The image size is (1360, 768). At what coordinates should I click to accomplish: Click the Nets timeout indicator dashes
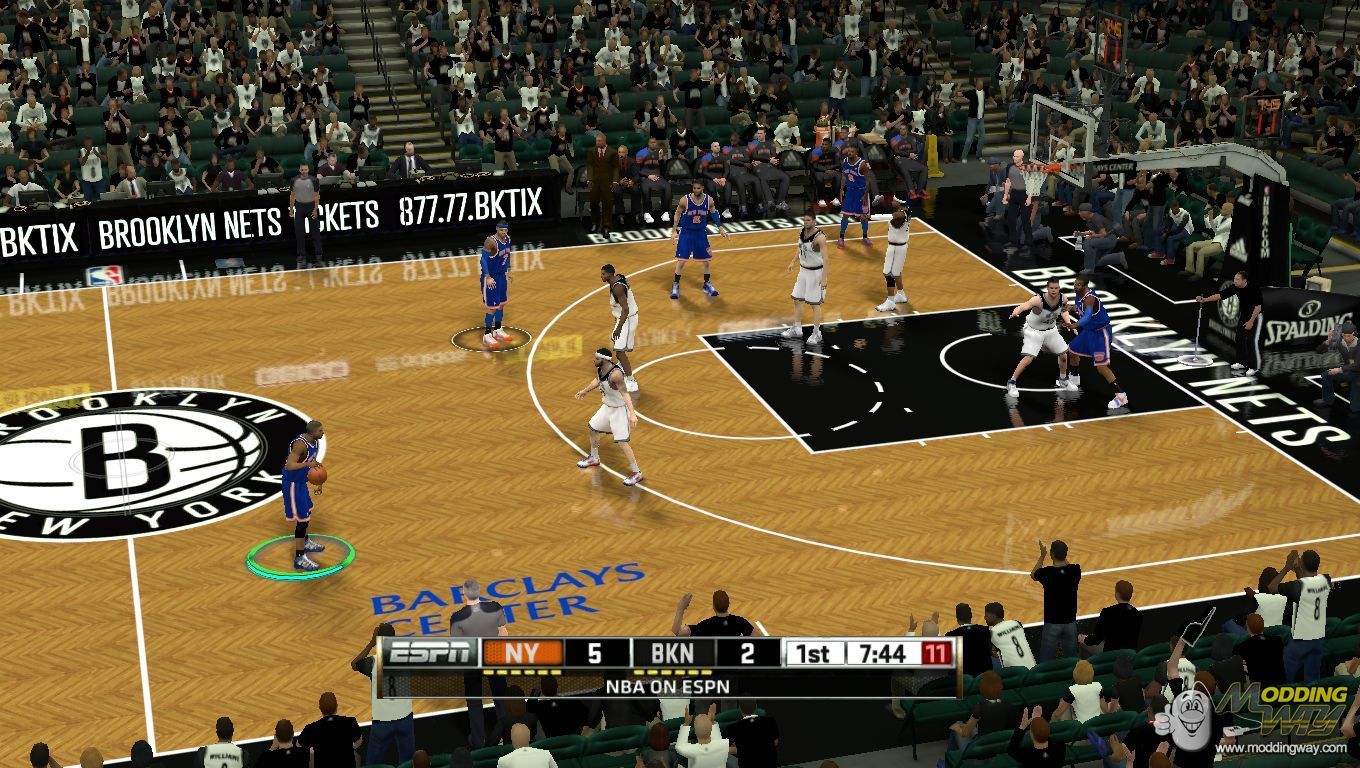pyautogui.click(x=672, y=672)
